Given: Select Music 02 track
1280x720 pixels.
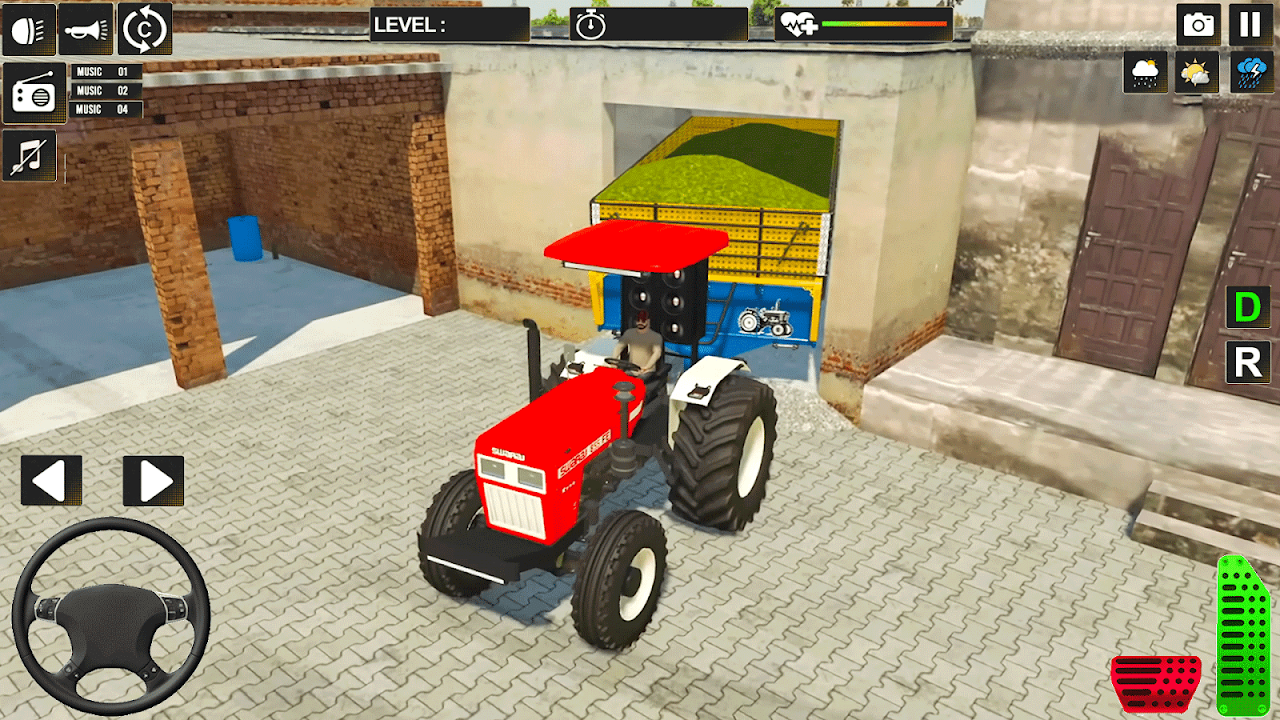Looking at the screenshot, I should click(x=106, y=91).
